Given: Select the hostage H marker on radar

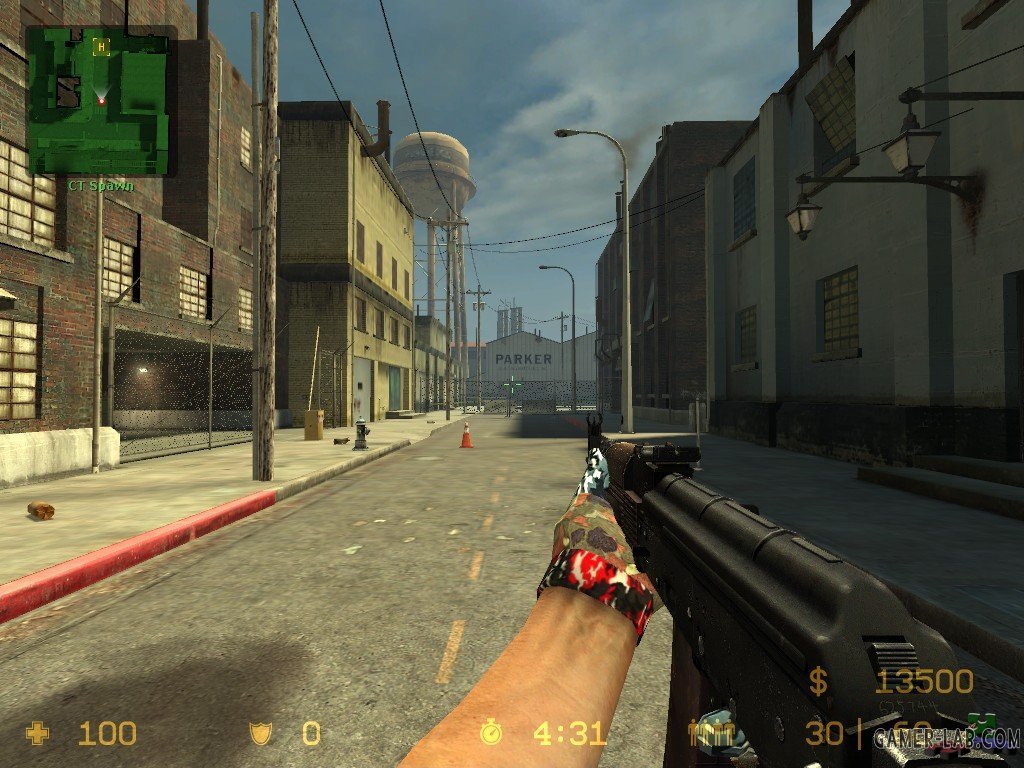Looking at the screenshot, I should pos(100,46).
